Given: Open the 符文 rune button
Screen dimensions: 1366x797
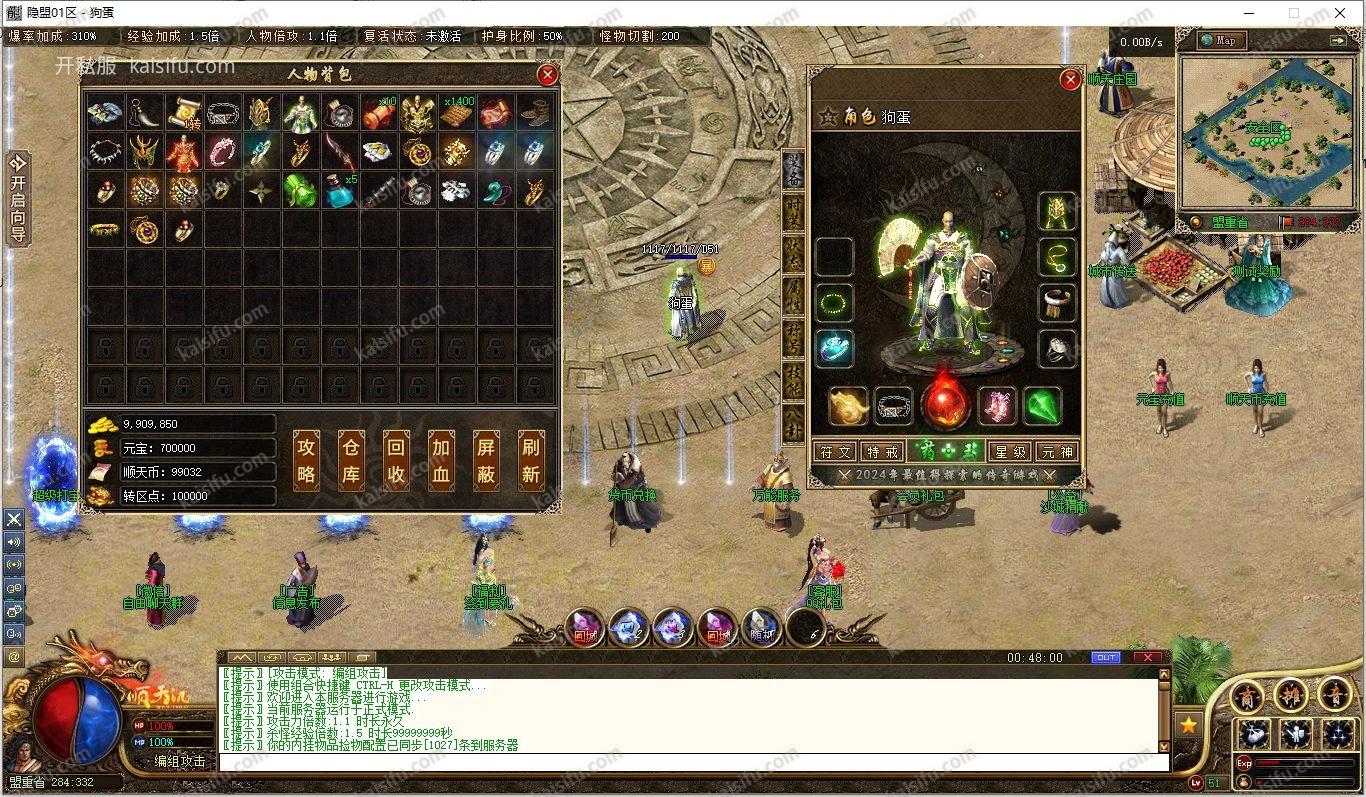Looking at the screenshot, I should (x=835, y=452).
